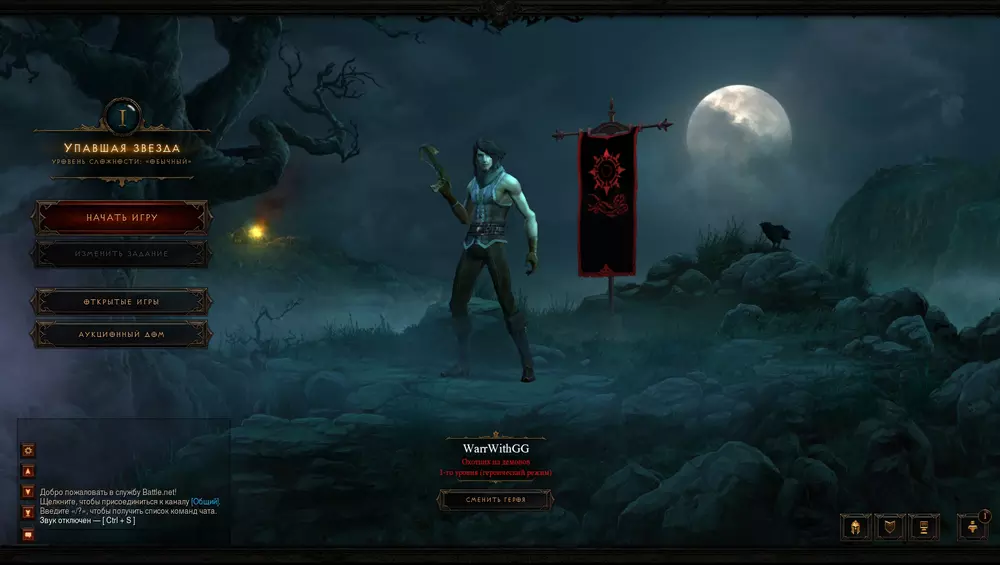Open the Открытые игры public games list
Image resolution: width=1000 pixels, height=565 pixels.
point(121,301)
